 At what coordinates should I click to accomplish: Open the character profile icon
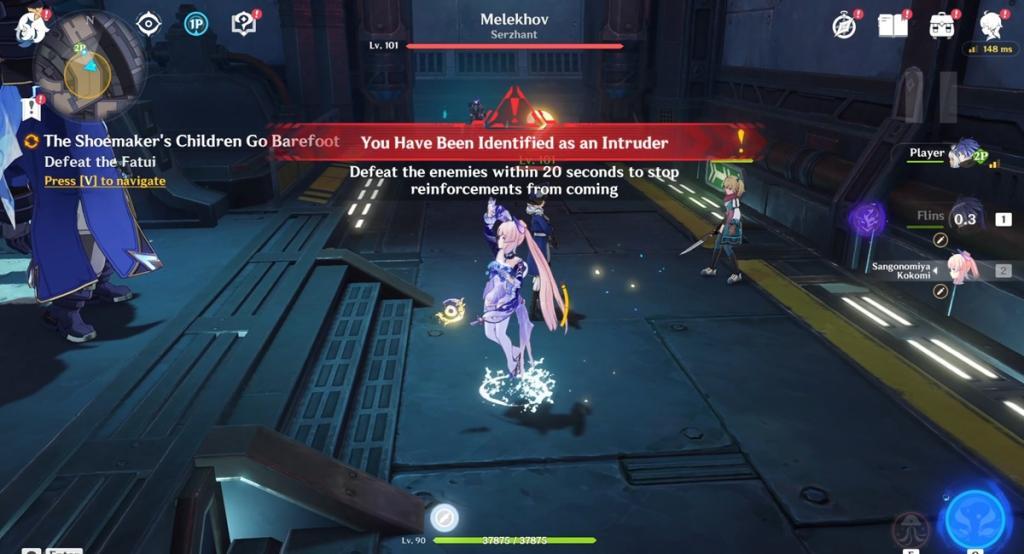(x=991, y=25)
